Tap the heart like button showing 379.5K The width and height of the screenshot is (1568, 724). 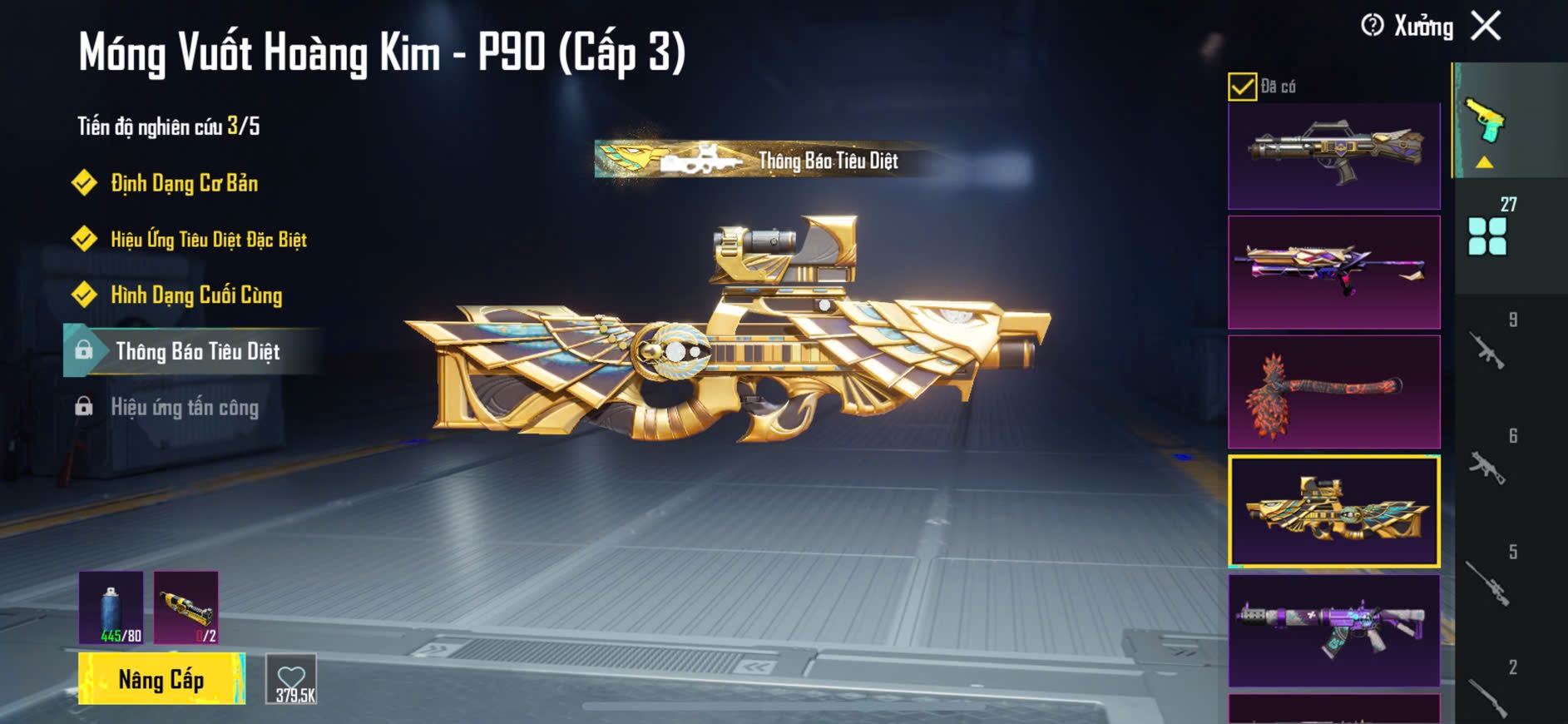(x=292, y=679)
